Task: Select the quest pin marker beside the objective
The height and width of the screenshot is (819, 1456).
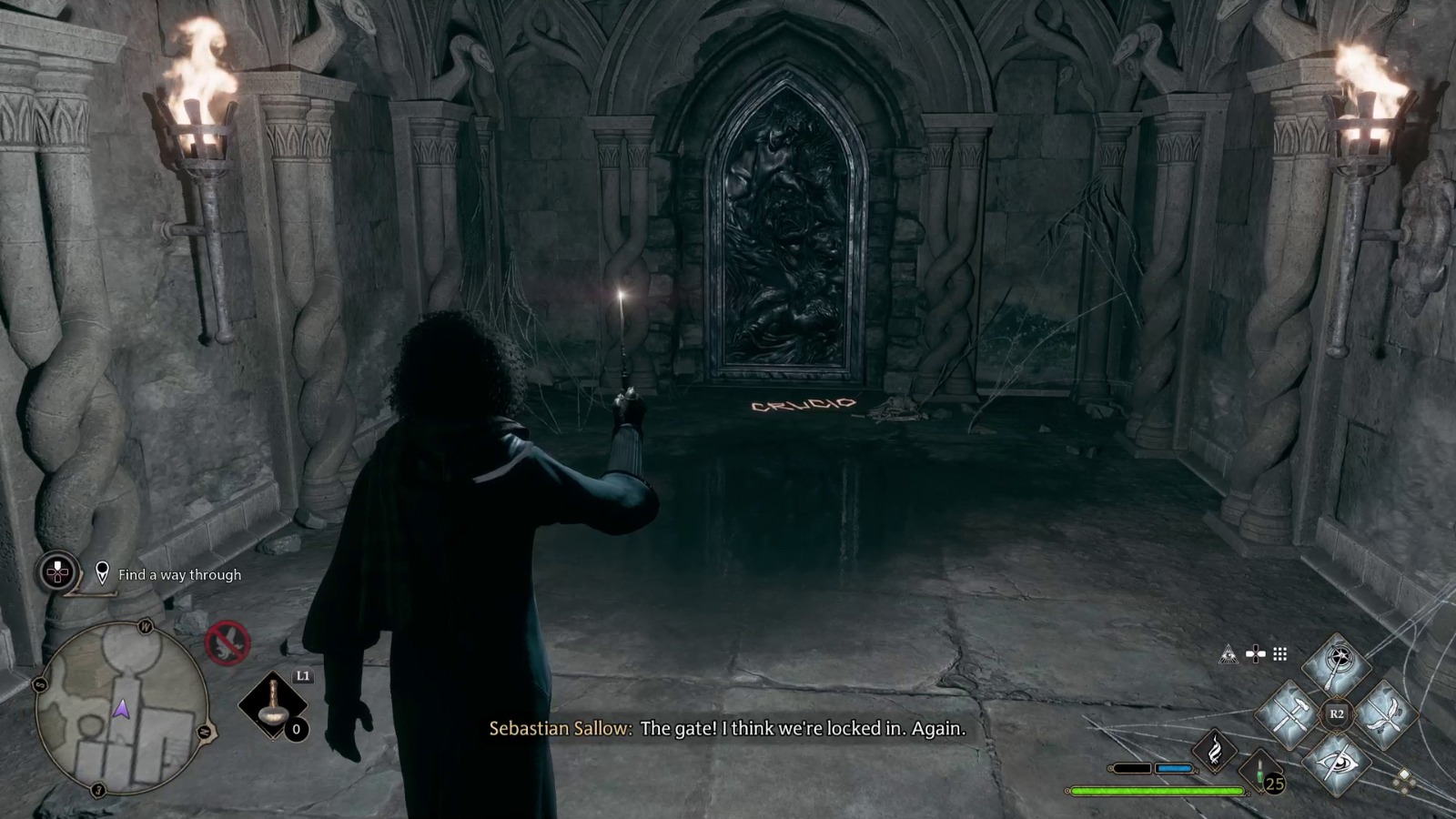Action: pos(103,573)
